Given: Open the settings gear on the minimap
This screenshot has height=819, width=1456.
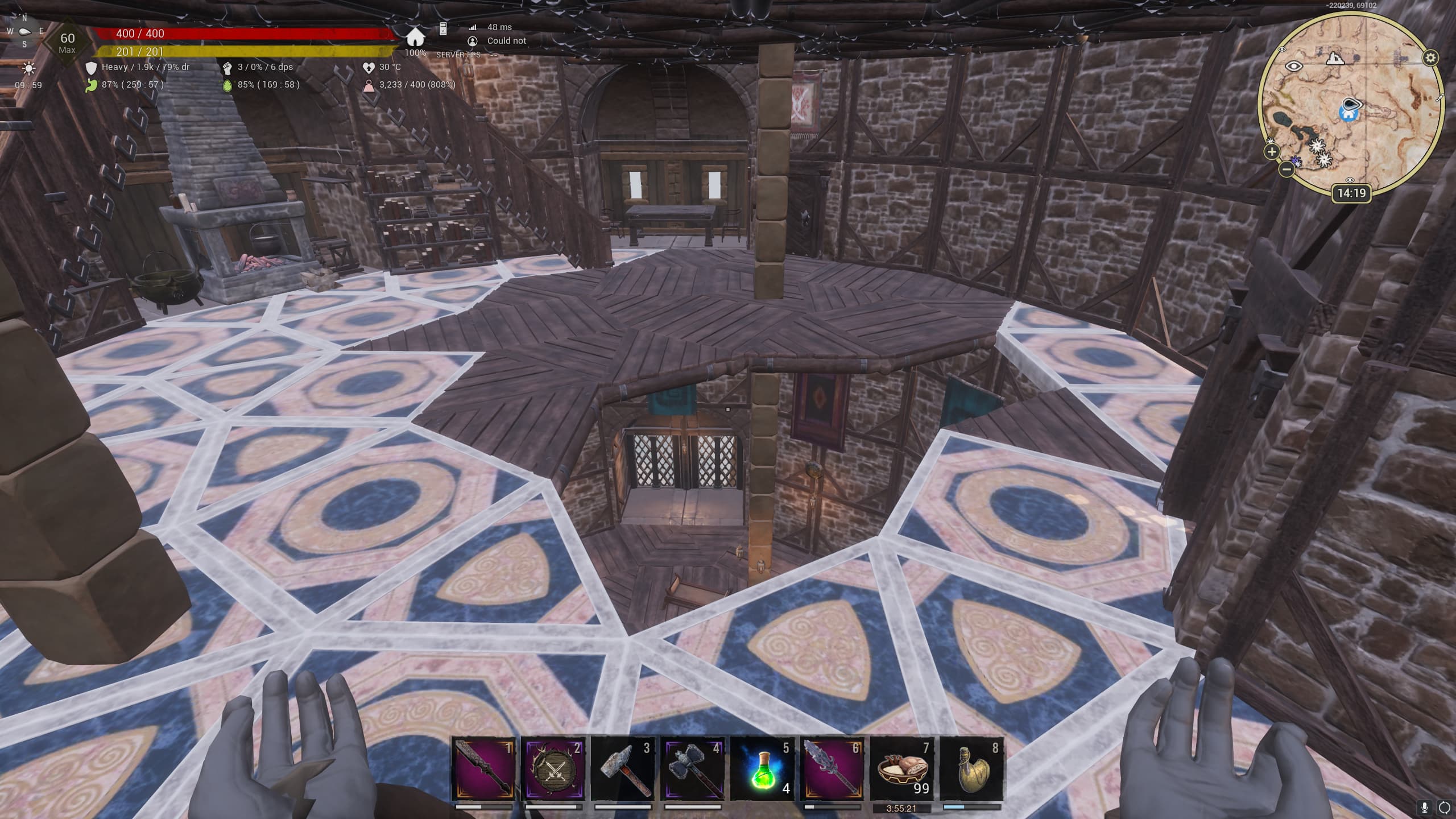Looking at the screenshot, I should (1431, 57).
